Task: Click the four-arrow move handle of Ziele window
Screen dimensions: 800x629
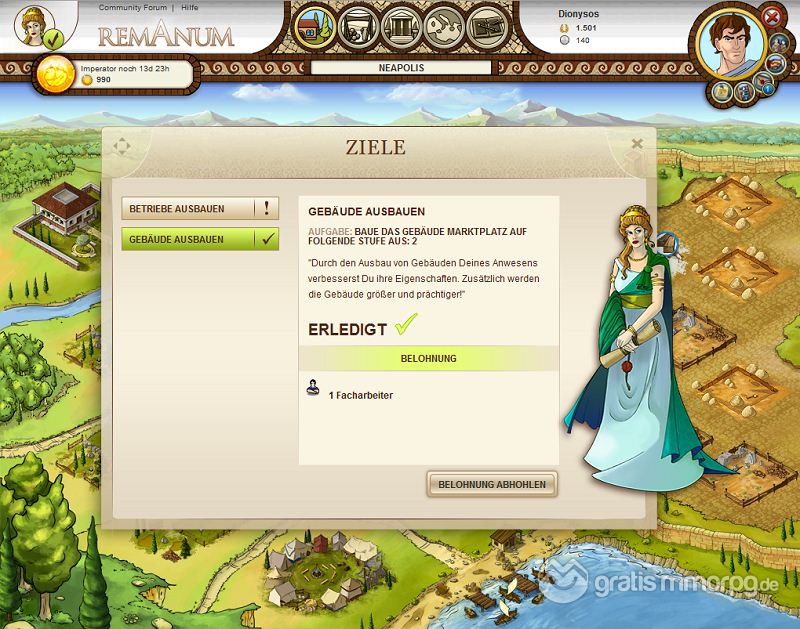Action: click(122, 147)
